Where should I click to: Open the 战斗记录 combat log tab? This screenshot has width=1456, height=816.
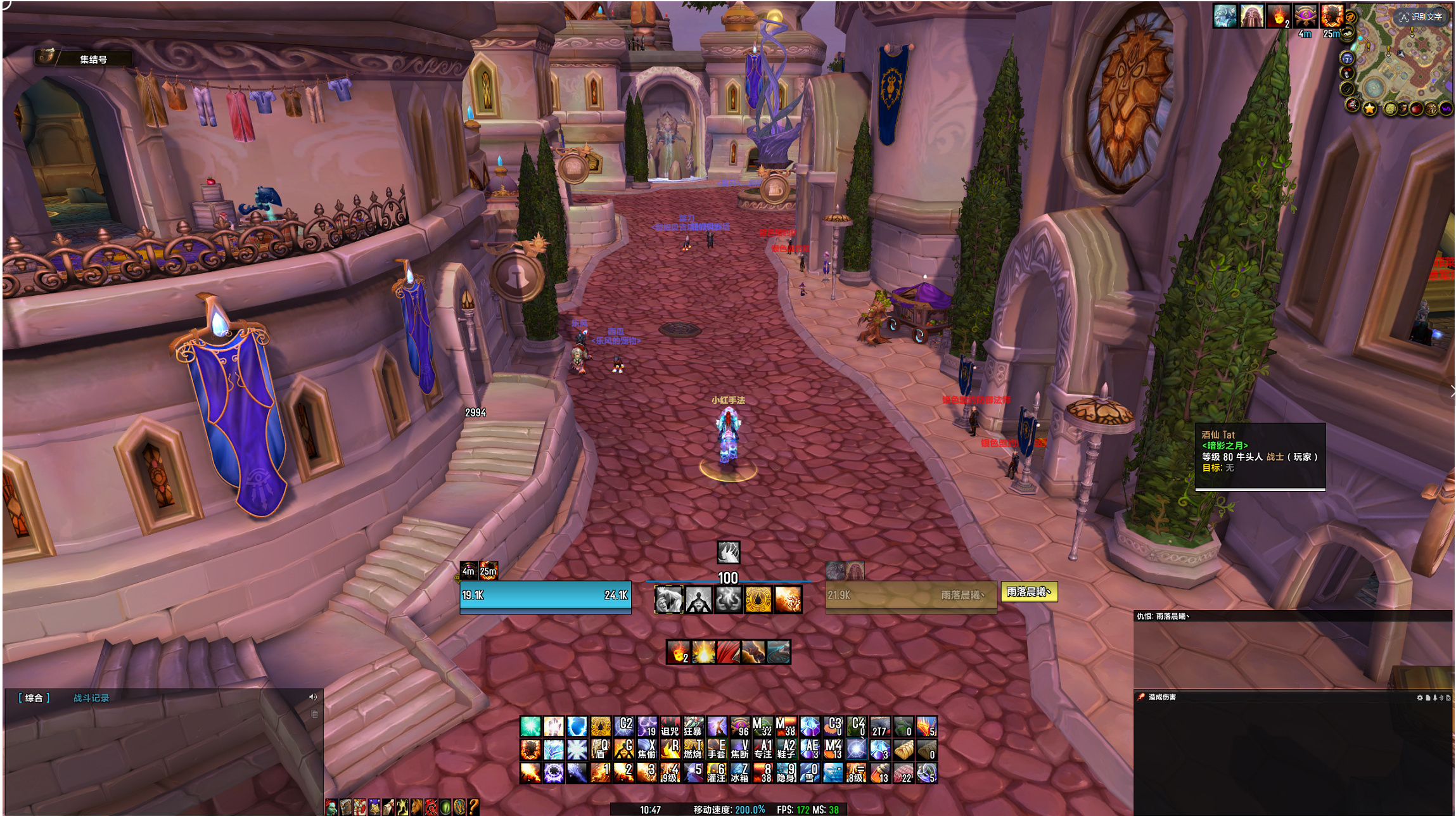click(91, 698)
